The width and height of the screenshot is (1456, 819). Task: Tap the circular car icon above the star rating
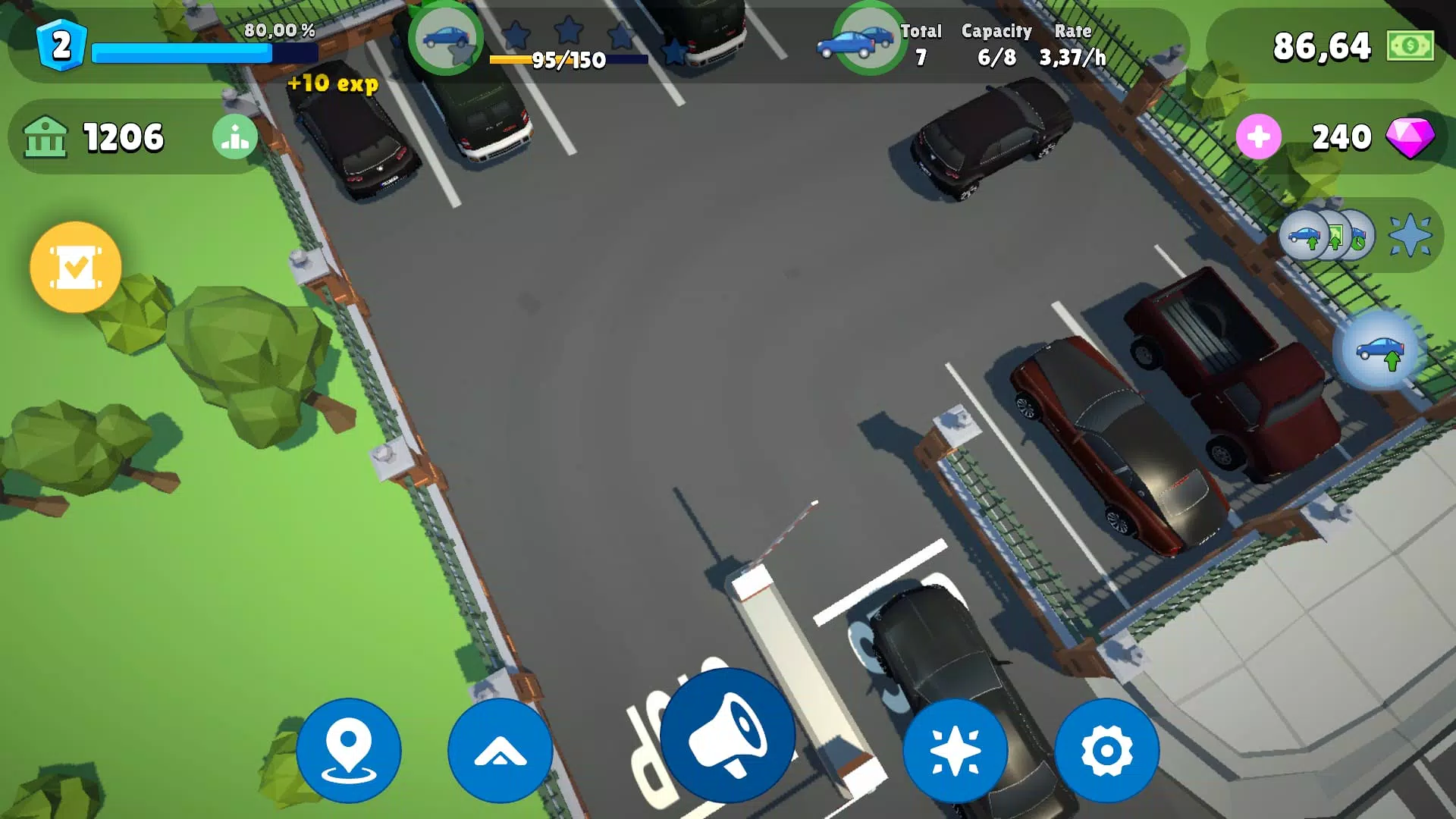click(448, 42)
